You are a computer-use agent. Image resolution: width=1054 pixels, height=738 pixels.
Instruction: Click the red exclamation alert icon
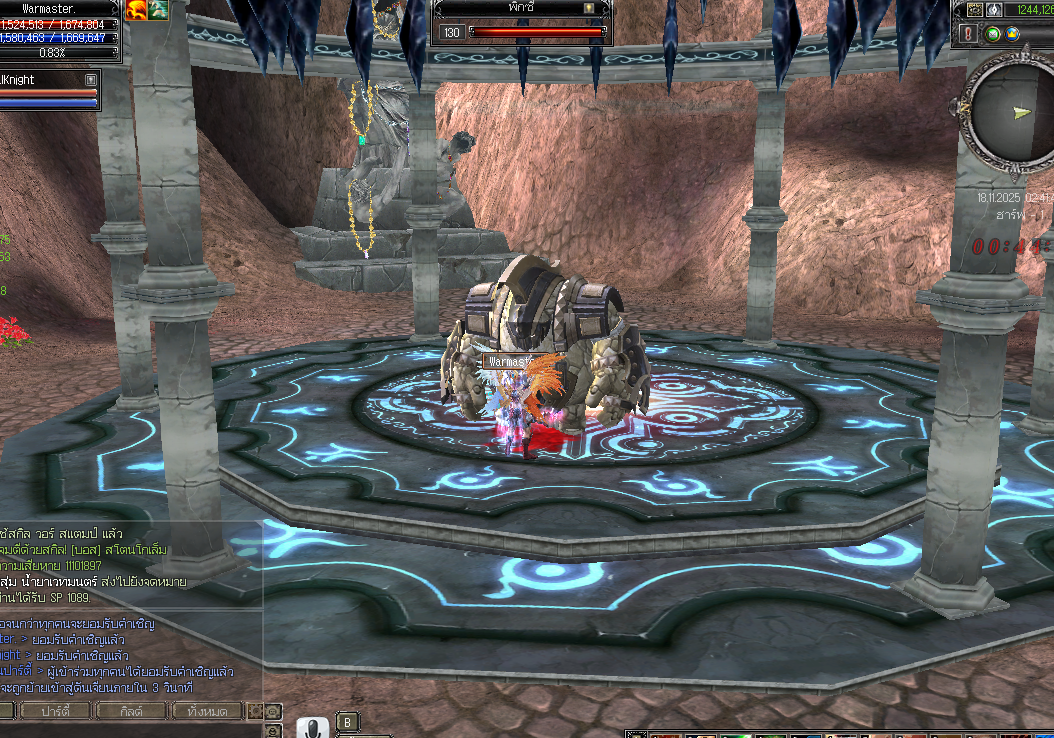pyautogui.click(x=968, y=34)
